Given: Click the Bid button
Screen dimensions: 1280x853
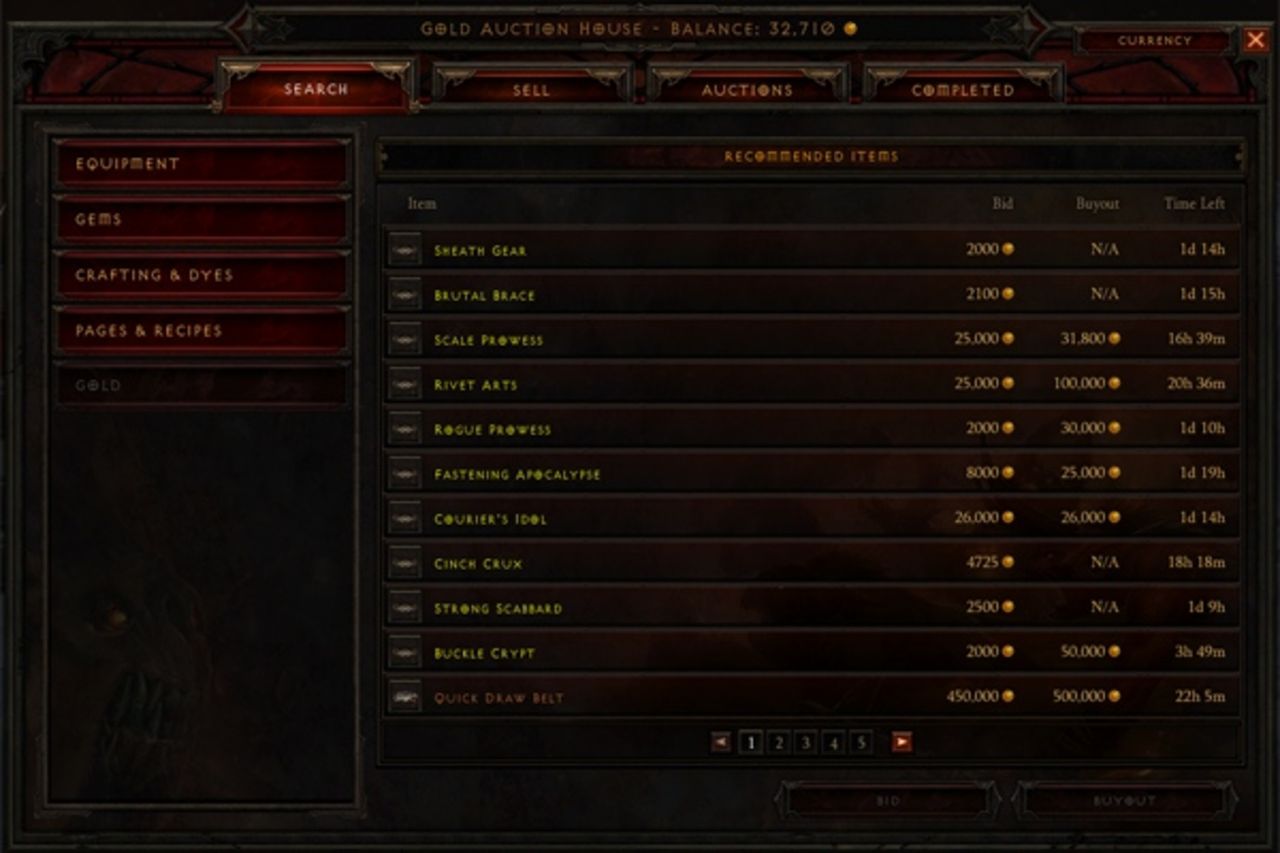Looking at the screenshot, I should coord(888,800).
